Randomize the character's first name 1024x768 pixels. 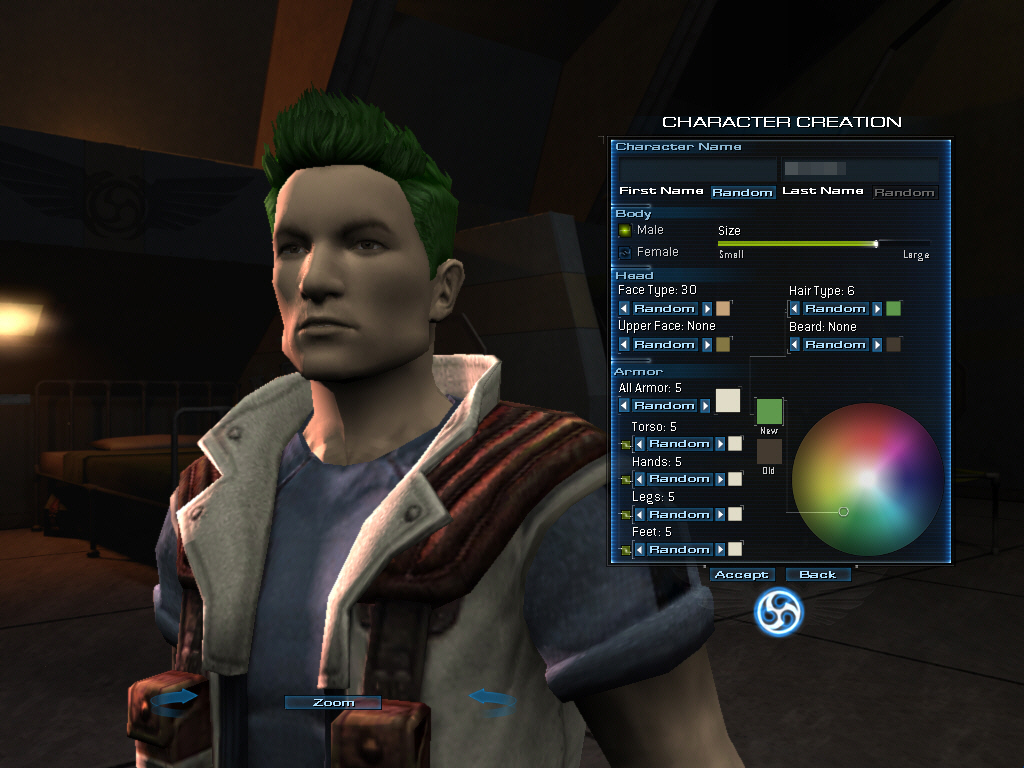743,192
